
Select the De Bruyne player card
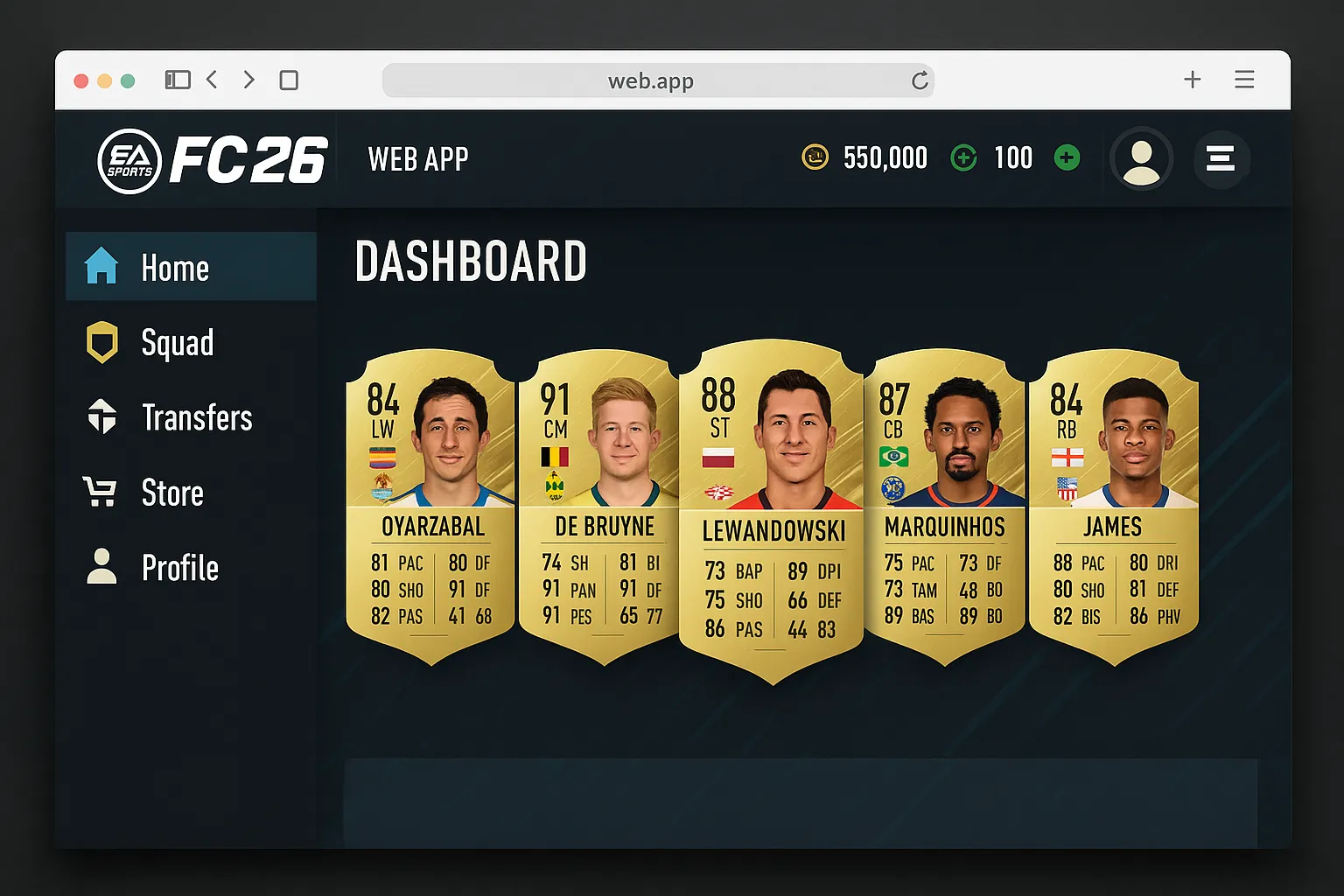600,503
